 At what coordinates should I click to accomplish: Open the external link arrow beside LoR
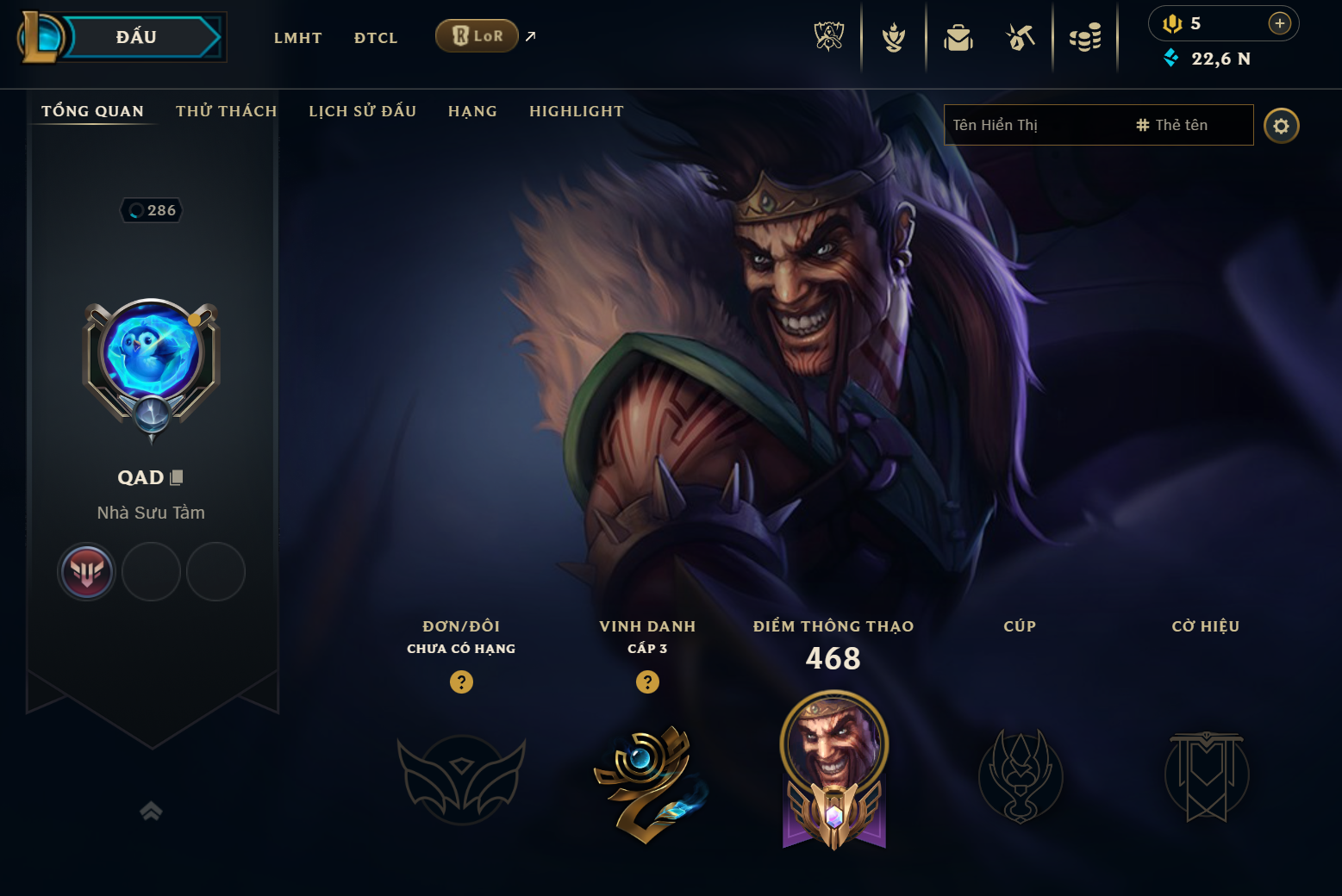point(530,35)
